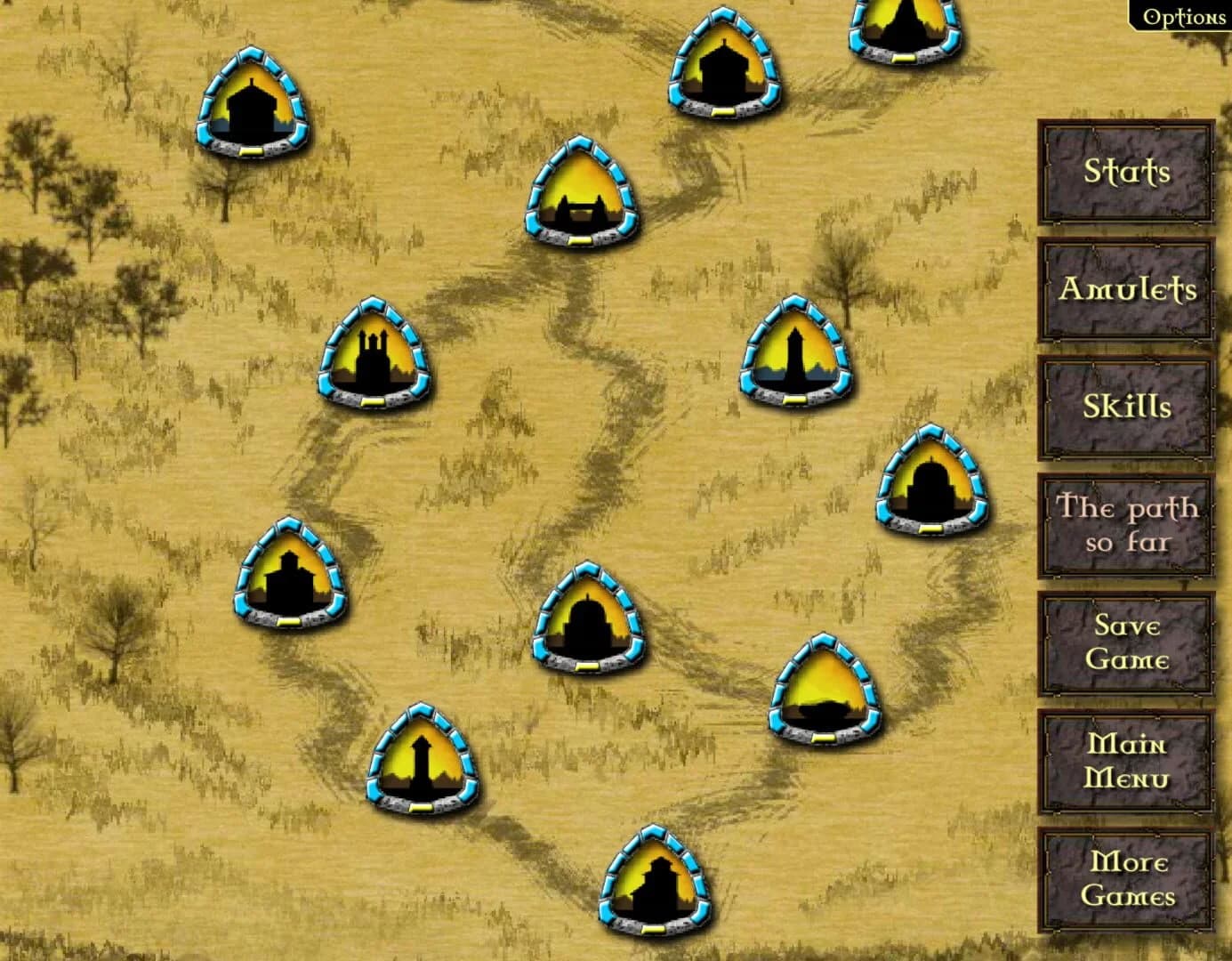This screenshot has width=1232, height=961.
Task: View your Amulets
Action: click(1124, 290)
